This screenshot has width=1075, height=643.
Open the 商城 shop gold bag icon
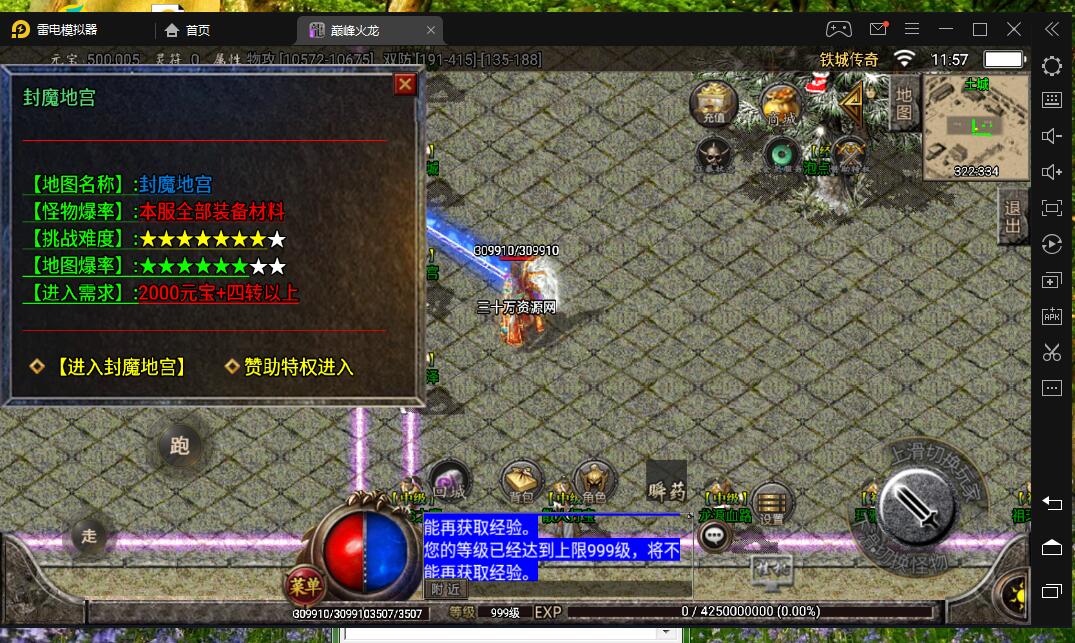click(x=781, y=104)
